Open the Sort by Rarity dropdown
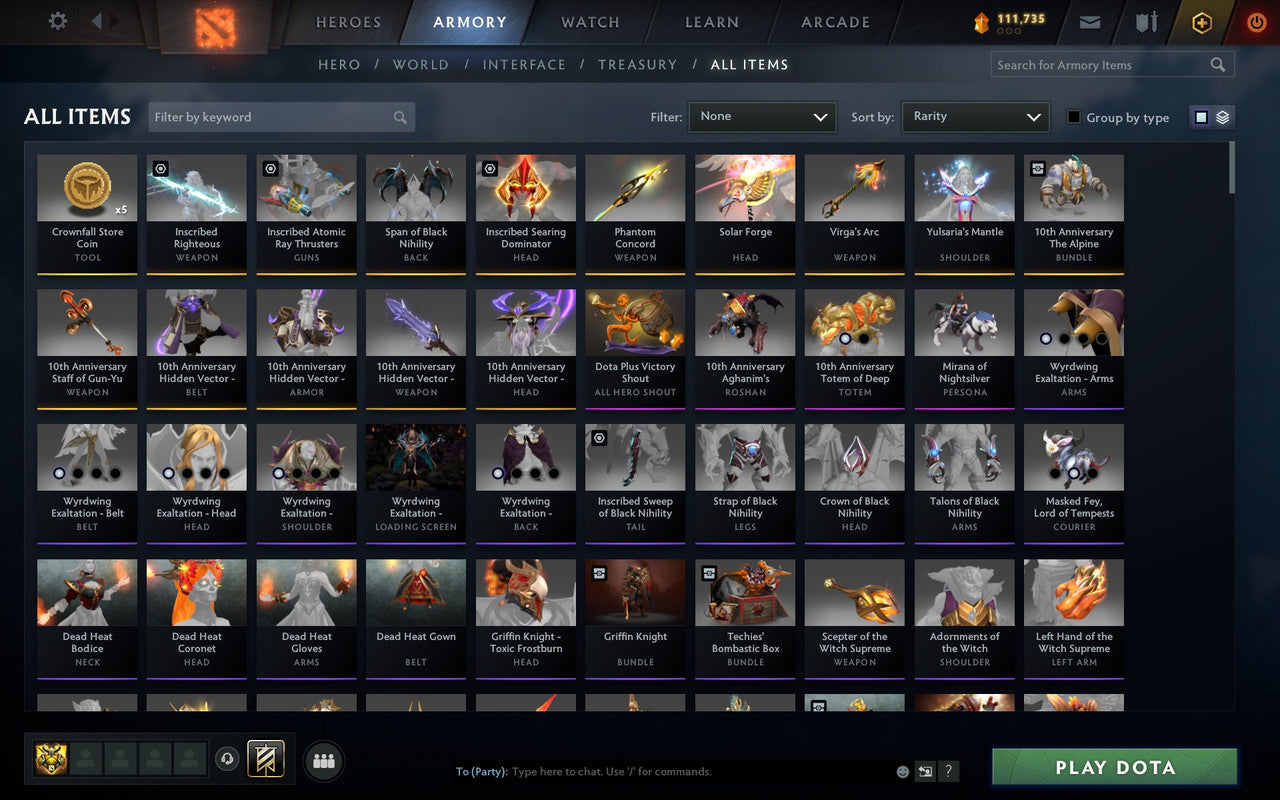 (x=975, y=117)
